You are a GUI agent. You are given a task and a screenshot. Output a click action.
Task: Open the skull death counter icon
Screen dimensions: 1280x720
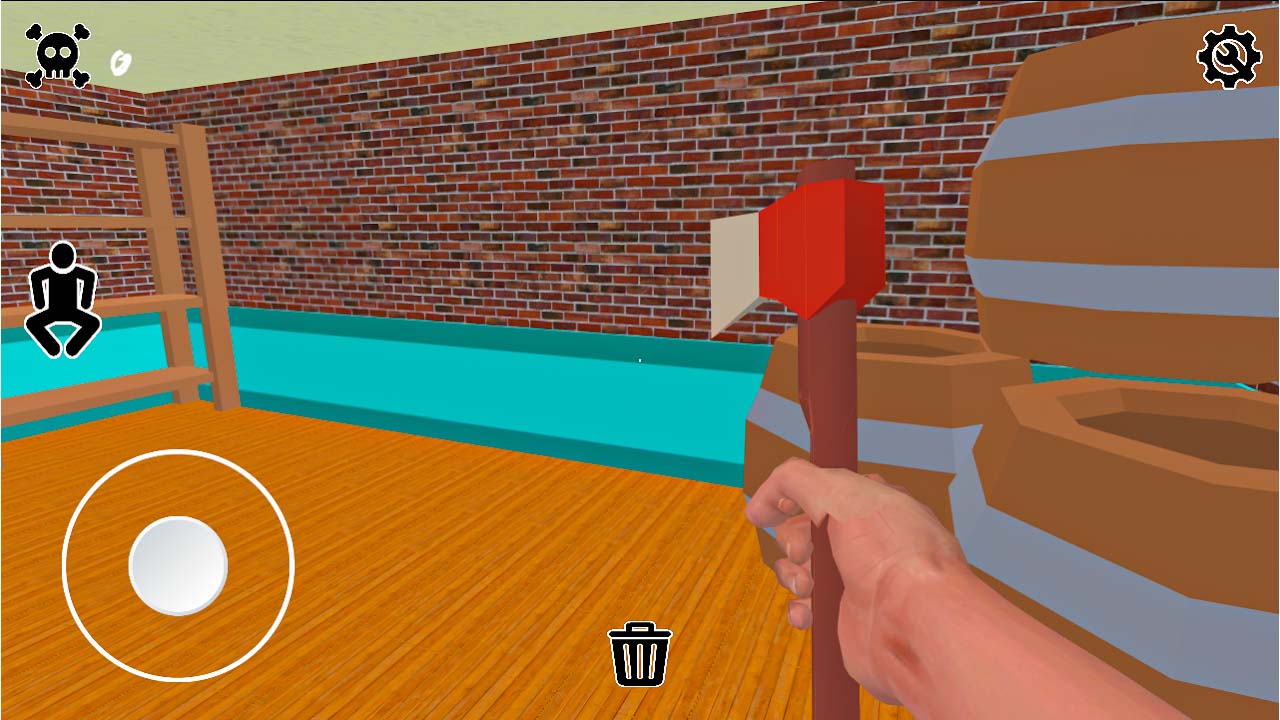57,55
